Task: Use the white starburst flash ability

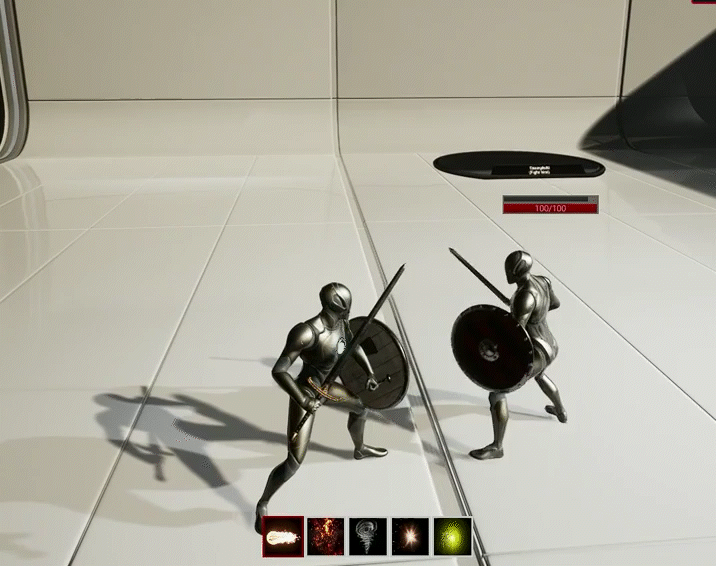Action: pos(409,537)
